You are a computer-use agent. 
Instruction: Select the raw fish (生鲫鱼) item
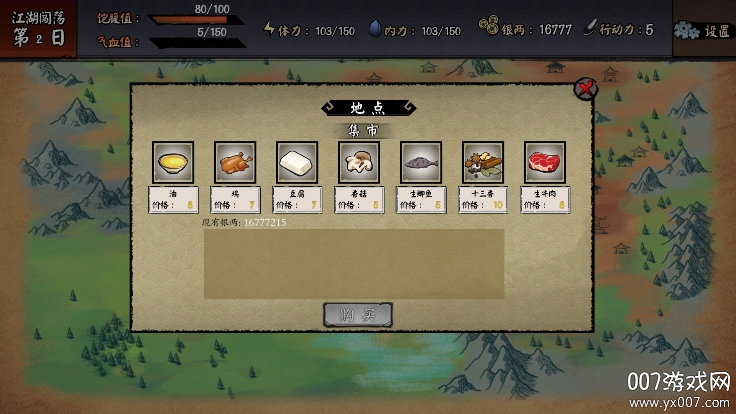tap(421, 162)
